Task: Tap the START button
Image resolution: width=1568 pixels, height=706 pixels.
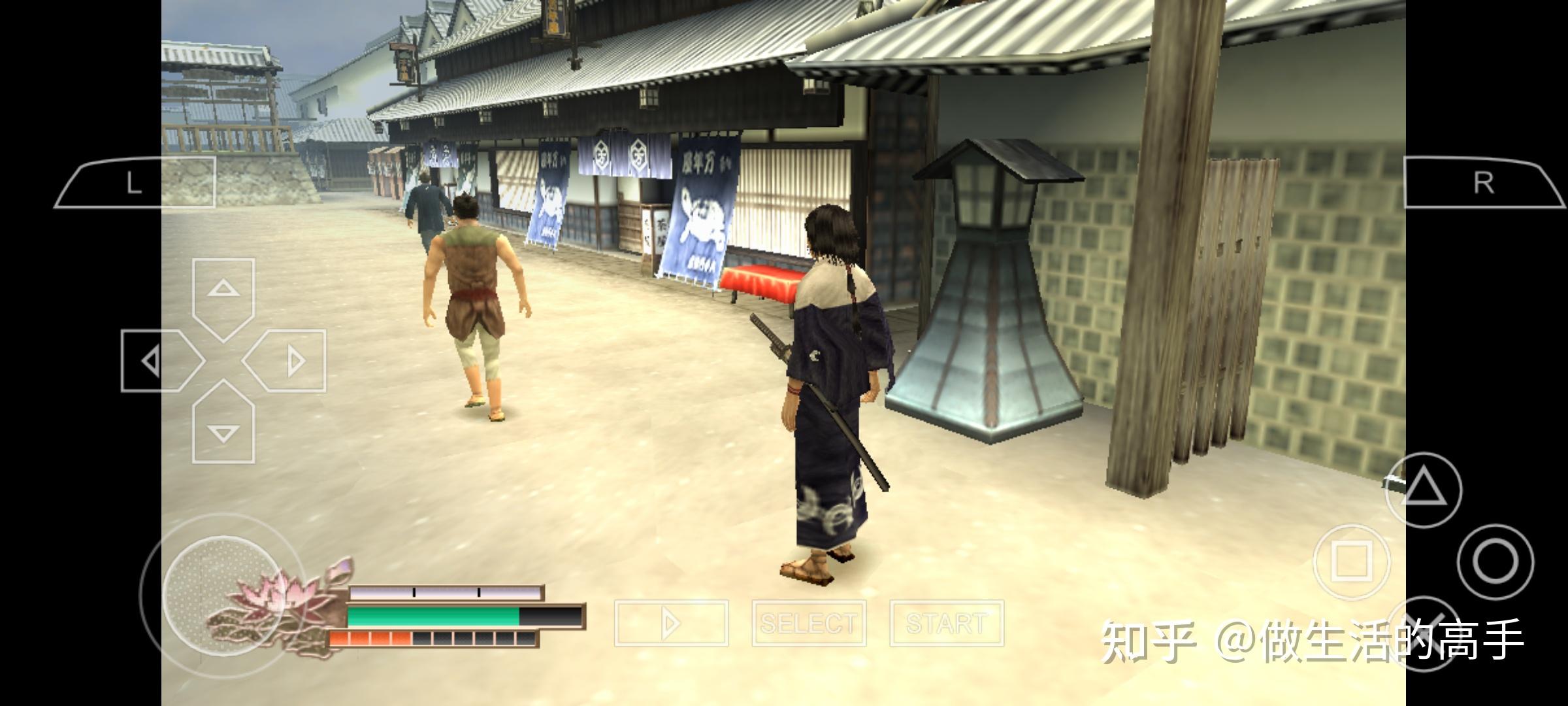Action: (x=947, y=623)
